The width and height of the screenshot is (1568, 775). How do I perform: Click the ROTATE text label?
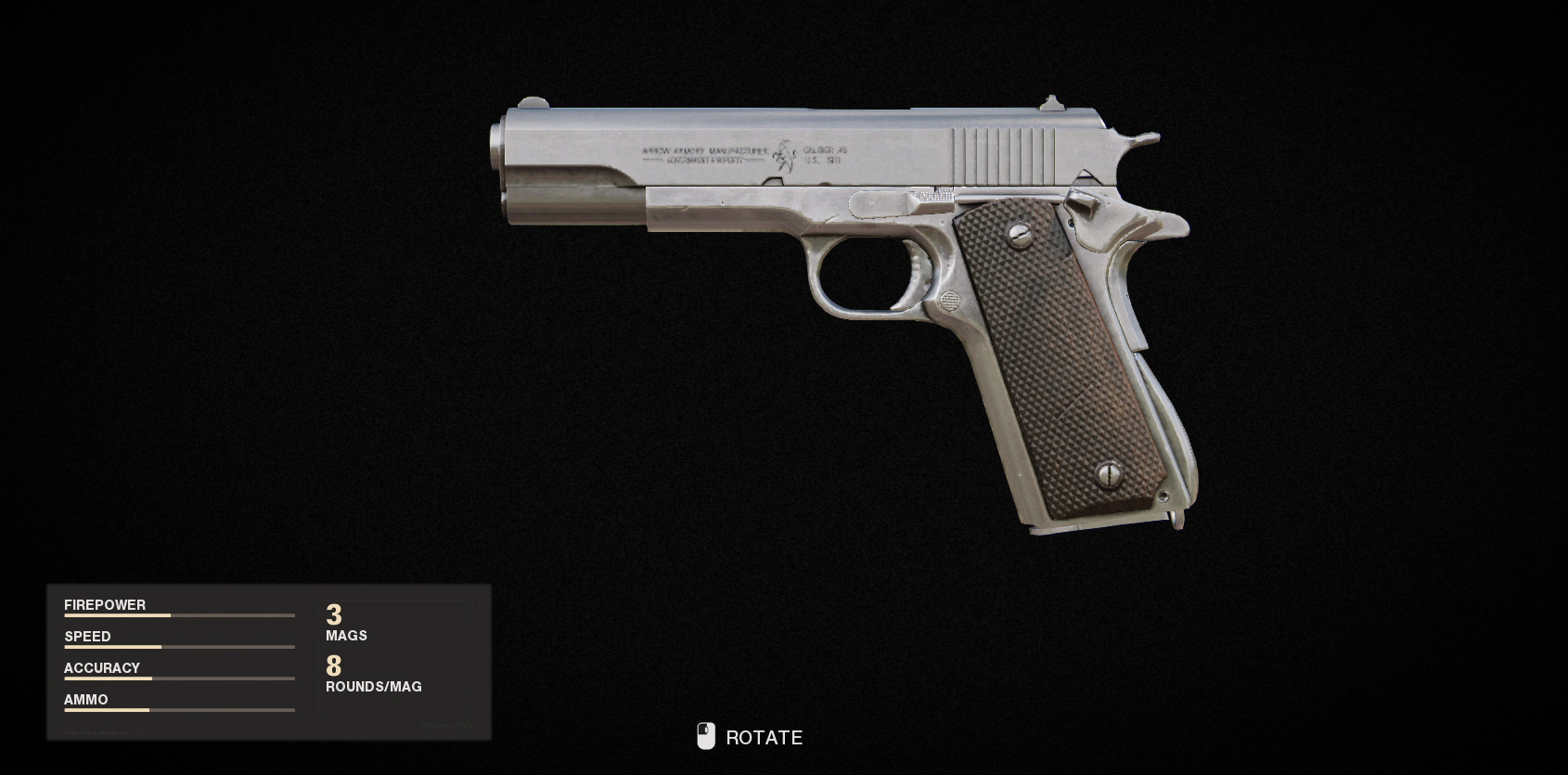[765, 738]
